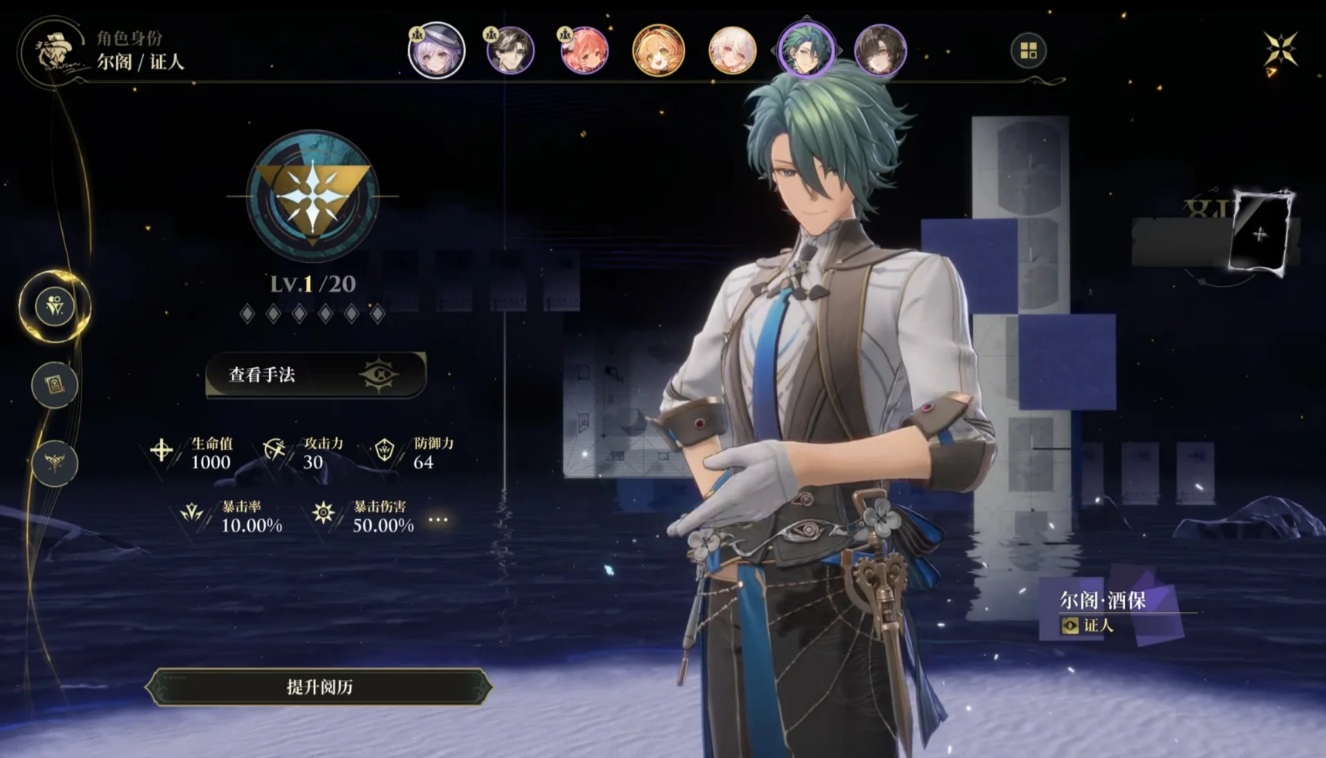This screenshot has width=1326, height=758.
Task: Open 提升阅历 to level up
Action: (x=319, y=687)
